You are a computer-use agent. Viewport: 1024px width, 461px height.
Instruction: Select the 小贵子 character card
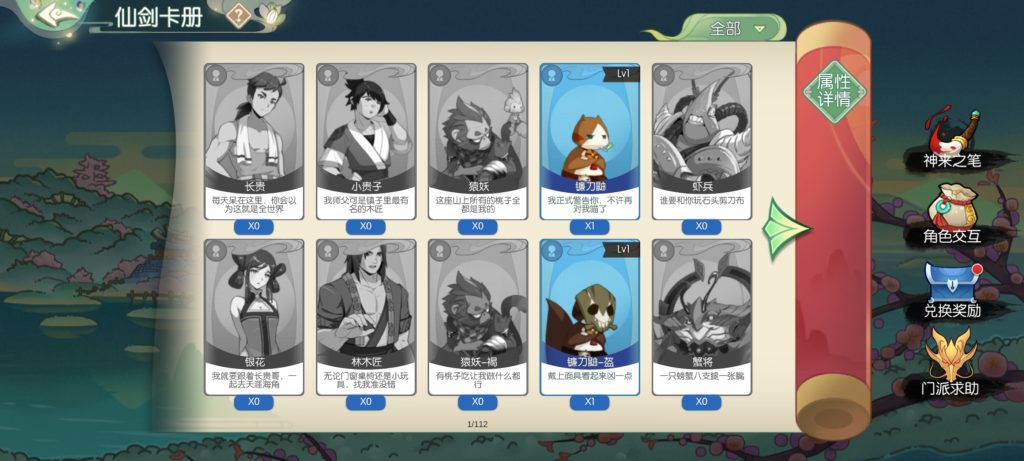click(366, 140)
